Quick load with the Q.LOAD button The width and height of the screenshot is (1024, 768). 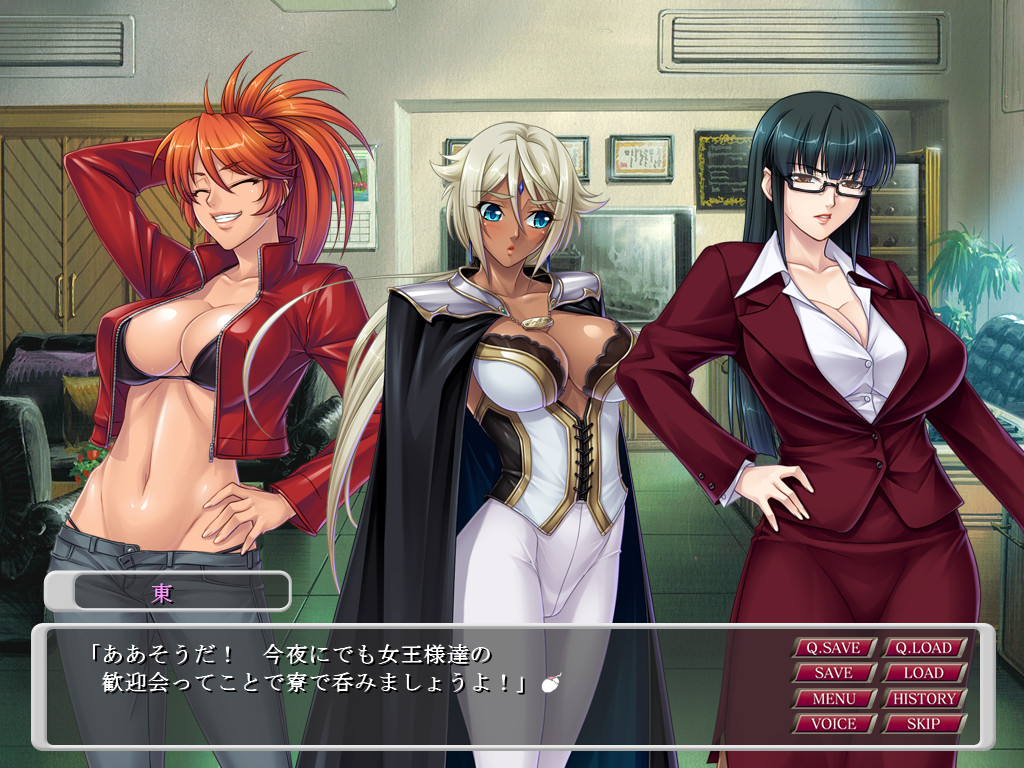924,648
